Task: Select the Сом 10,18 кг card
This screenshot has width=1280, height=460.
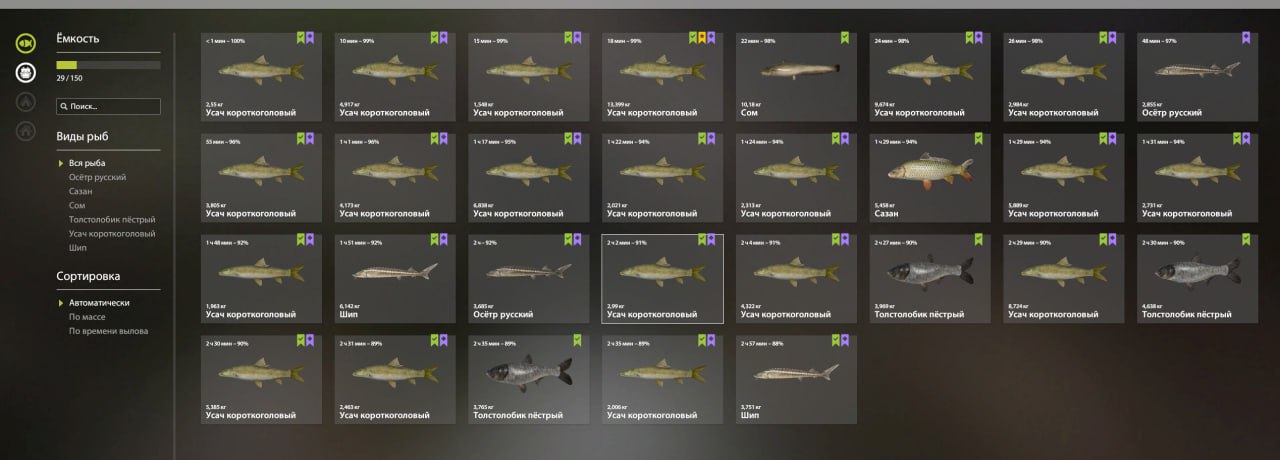Action: tap(797, 77)
